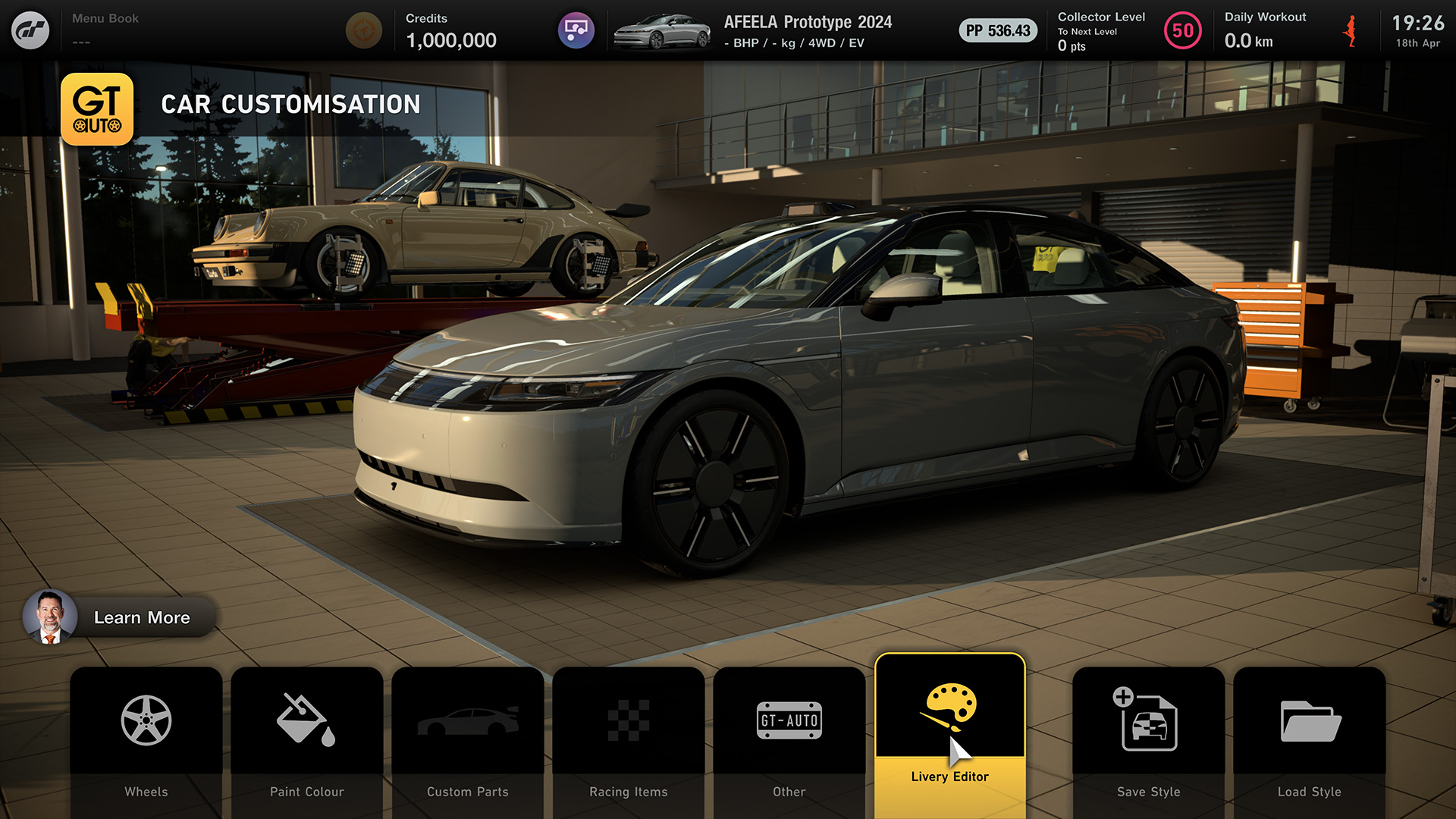Open the Load Style folder

tap(1310, 739)
